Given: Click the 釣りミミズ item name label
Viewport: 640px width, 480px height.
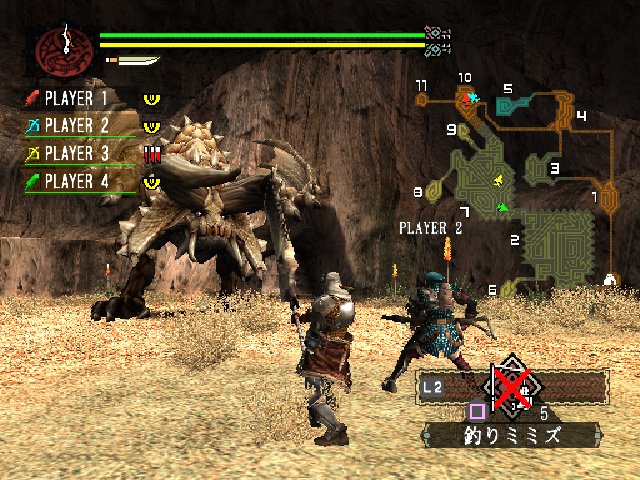Looking at the screenshot, I should point(511,435).
